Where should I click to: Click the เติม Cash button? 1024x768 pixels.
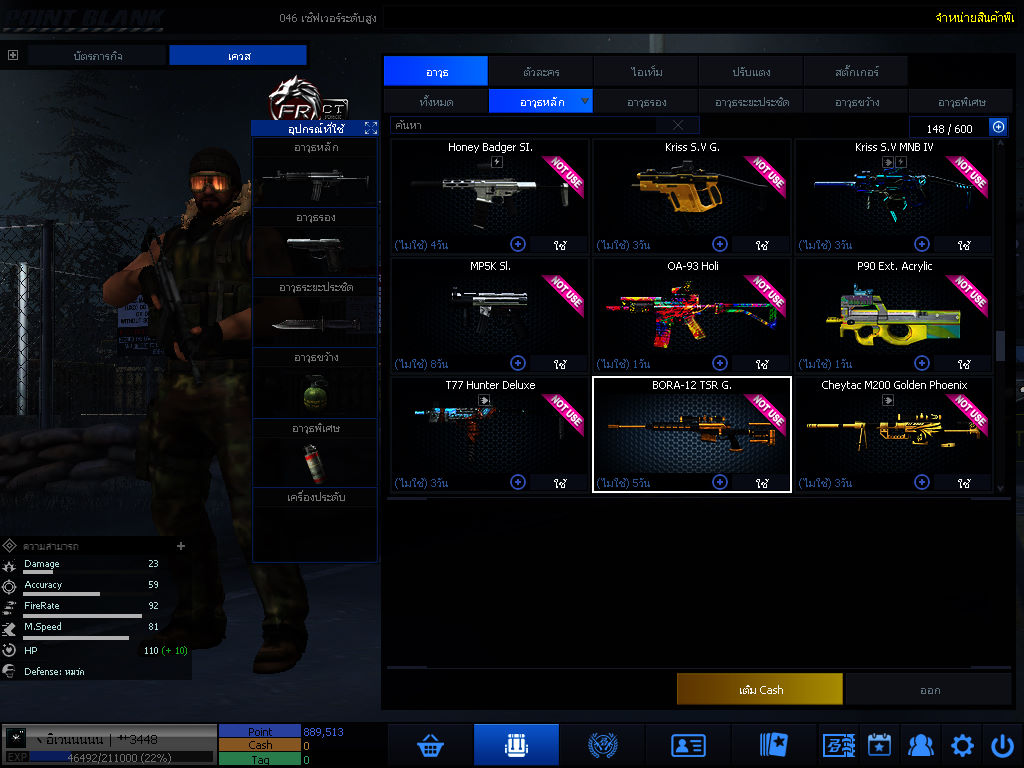[760, 690]
